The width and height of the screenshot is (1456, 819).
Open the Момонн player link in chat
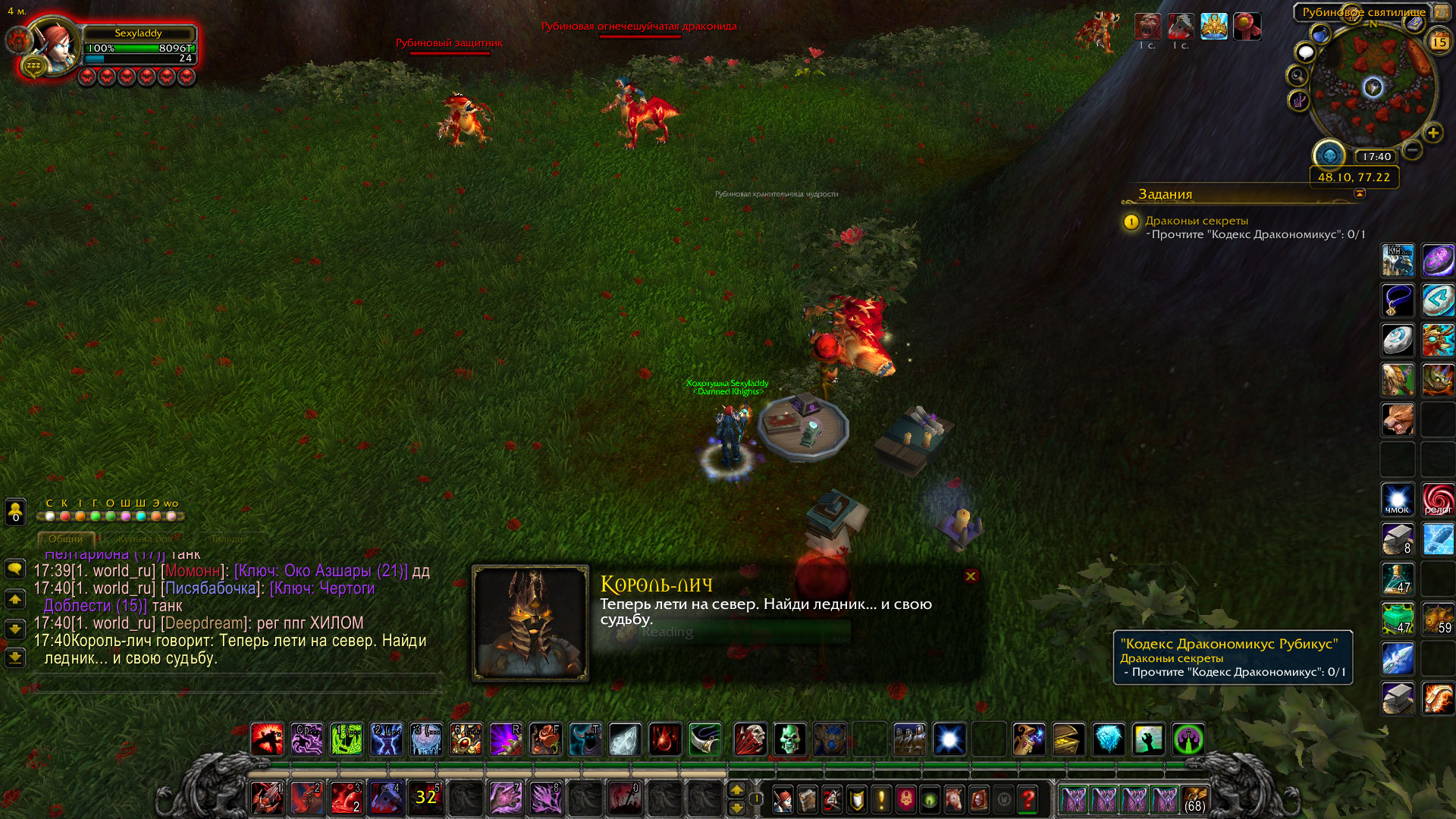[193, 571]
